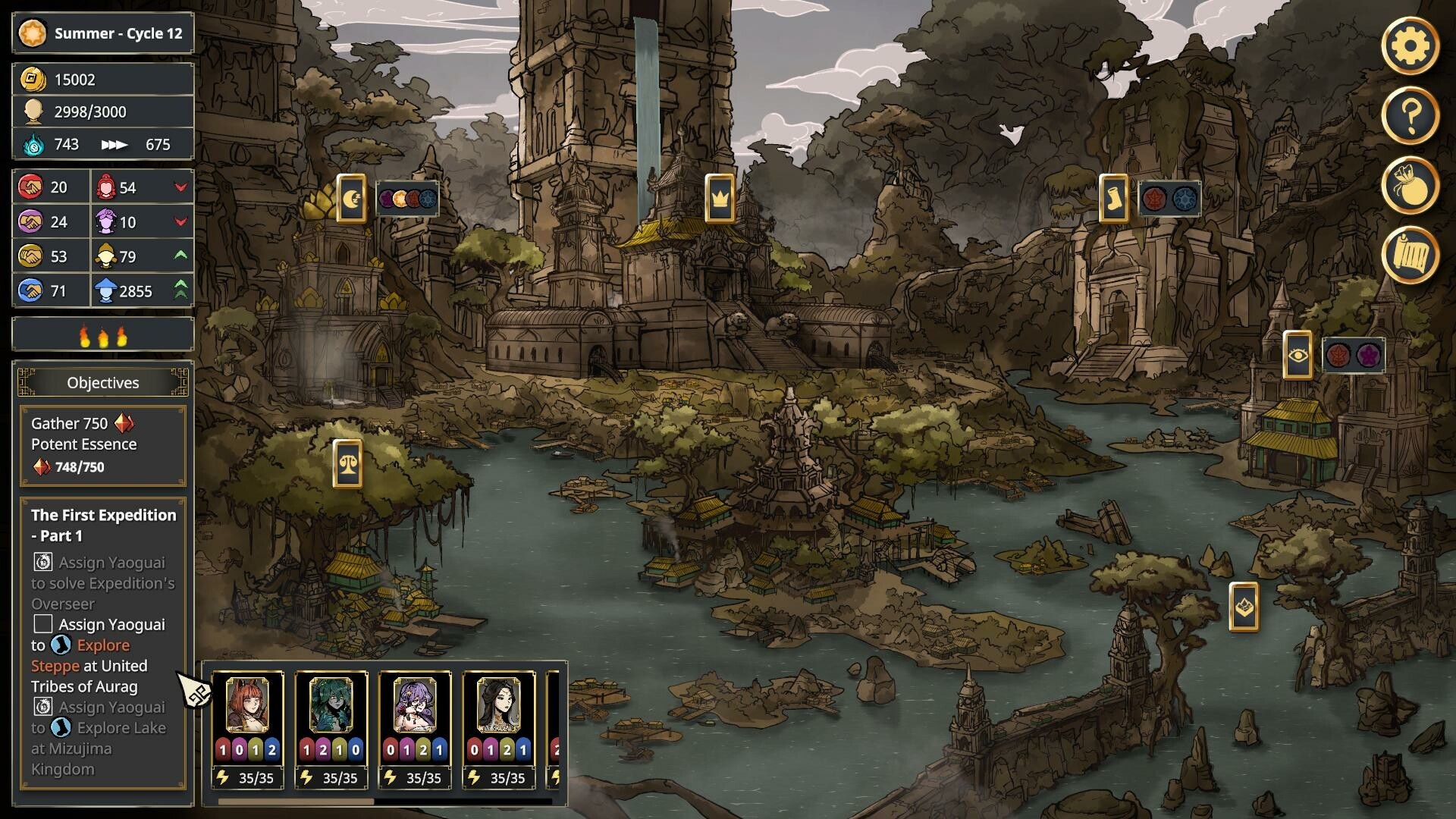The height and width of the screenshot is (819, 1456).
Task: Open the scroll journal button
Action: (1410, 255)
